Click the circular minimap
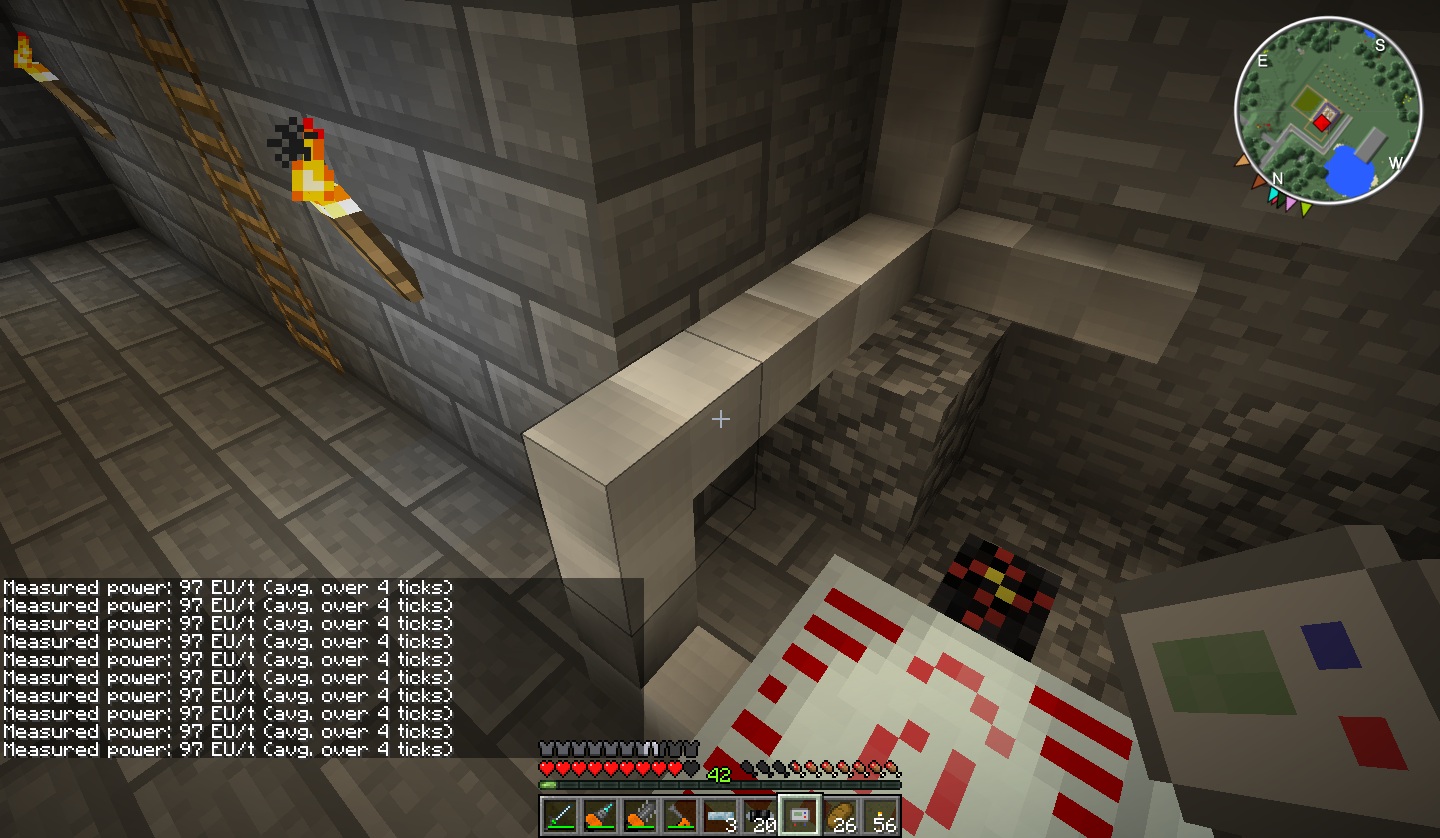This screenshot has height=838, width=1440. coord(1328,112)
